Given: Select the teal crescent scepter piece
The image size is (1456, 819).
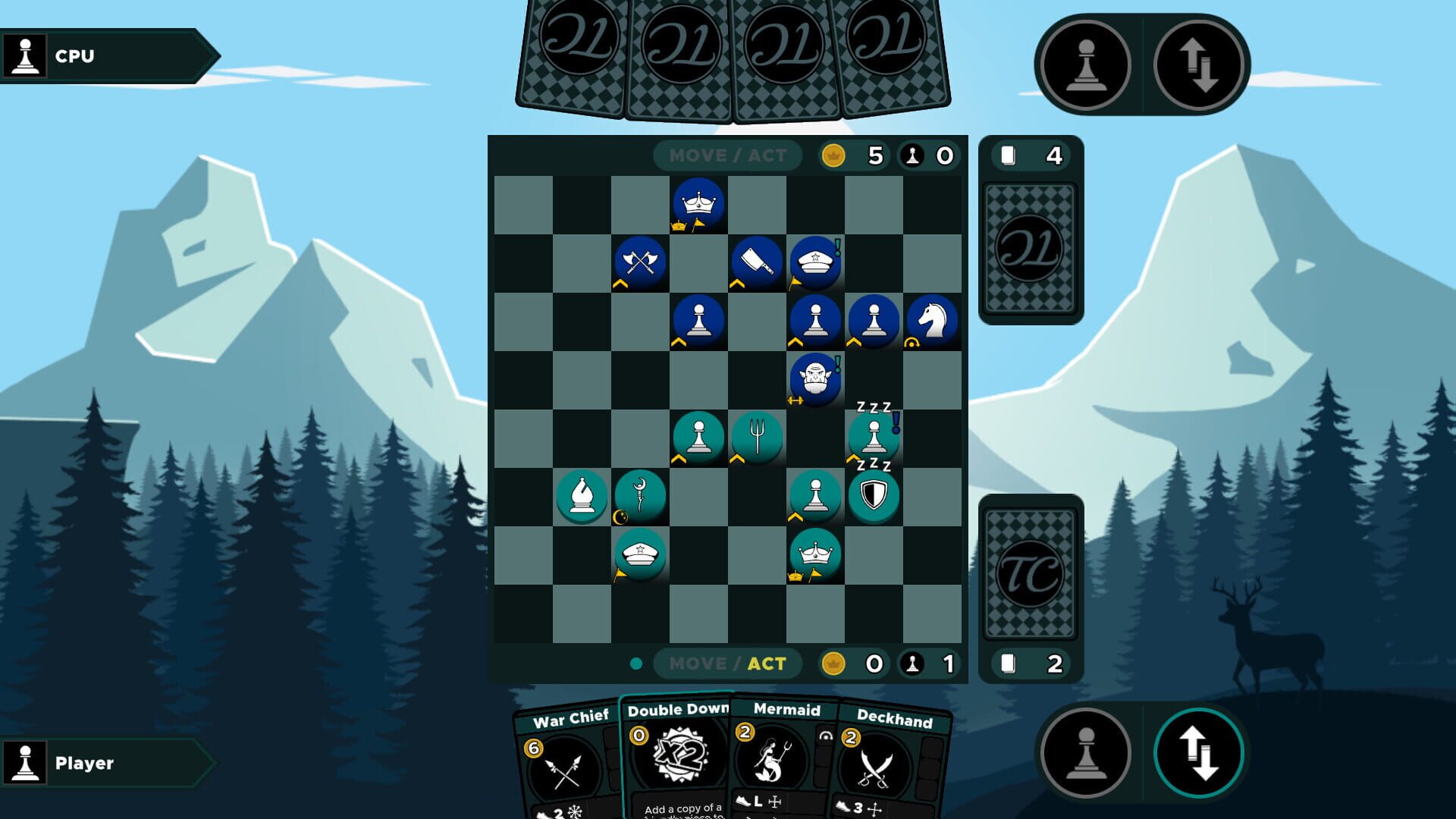Looking at the screenshot, I should [x=640, y=494].
